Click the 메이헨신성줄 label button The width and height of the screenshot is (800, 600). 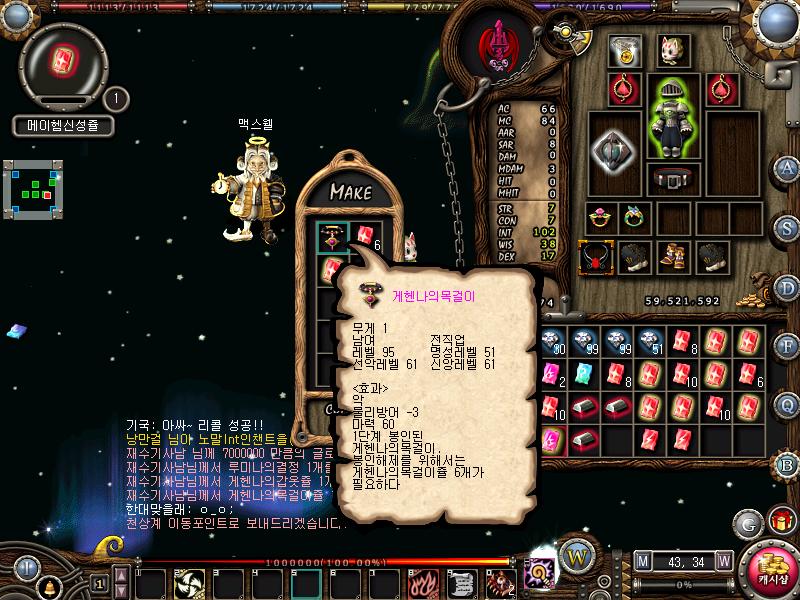click(x=63, y=126)
